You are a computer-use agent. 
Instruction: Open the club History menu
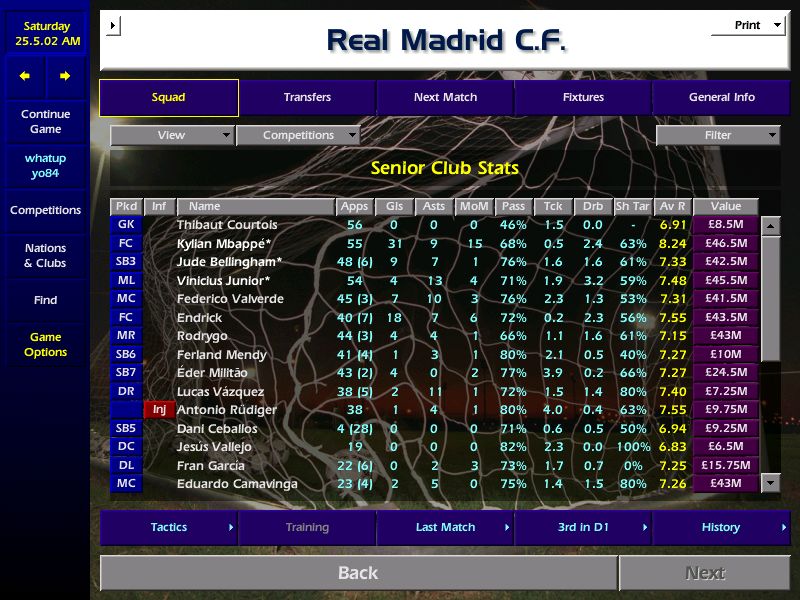(721, 527)
